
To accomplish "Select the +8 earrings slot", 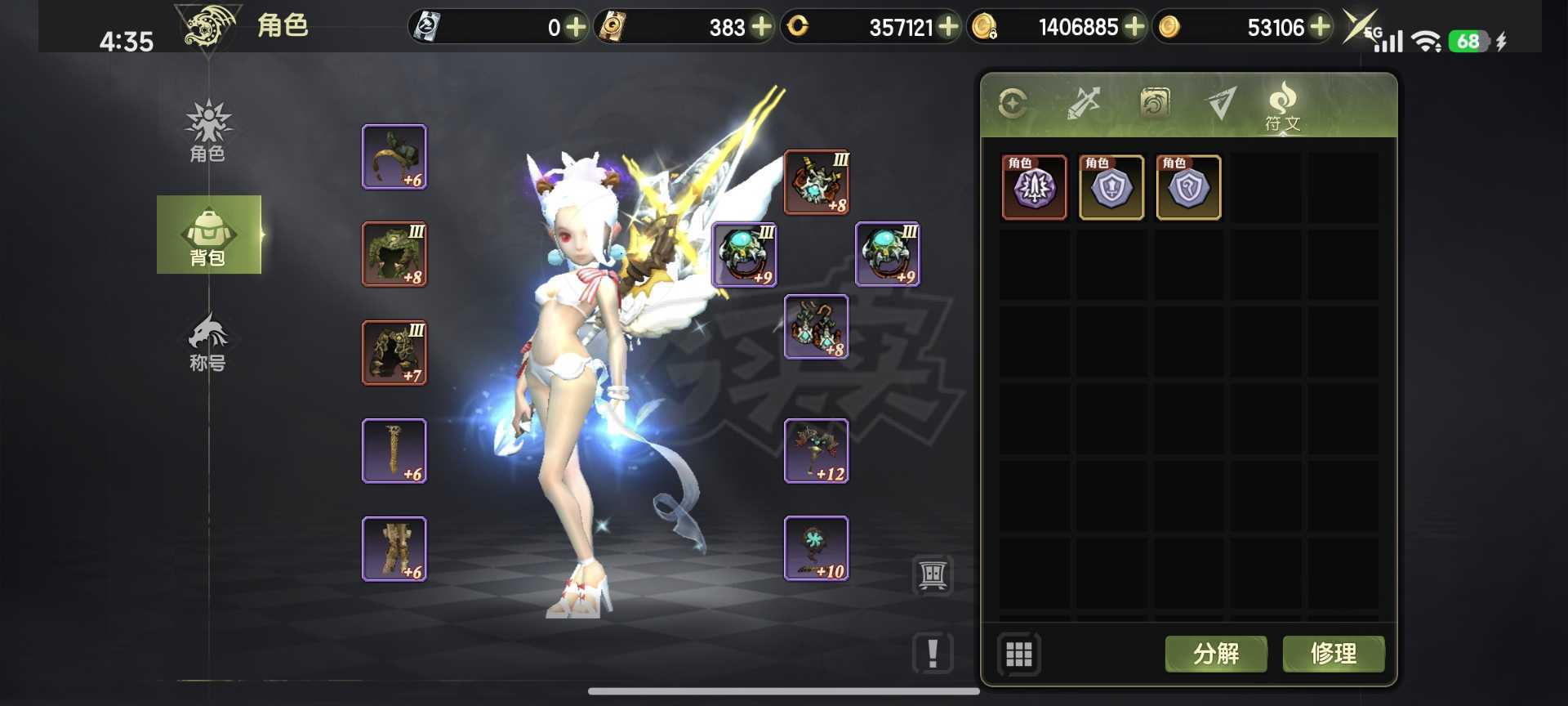I will coord(816,327).
